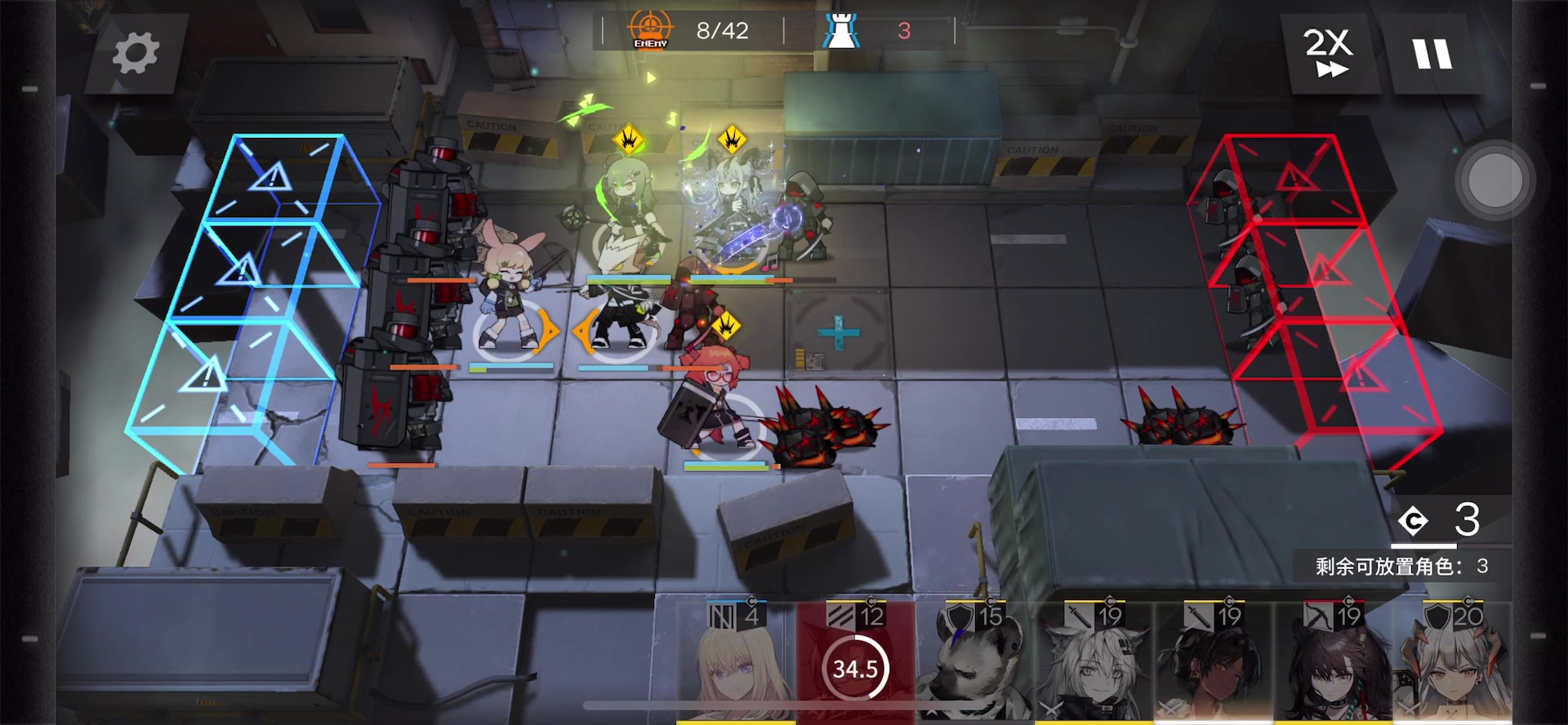Image resolution: width=1568 pixels, height=725 pixels.
Task: Choose the hyena defender card costing 15
Action: point(973,663)
